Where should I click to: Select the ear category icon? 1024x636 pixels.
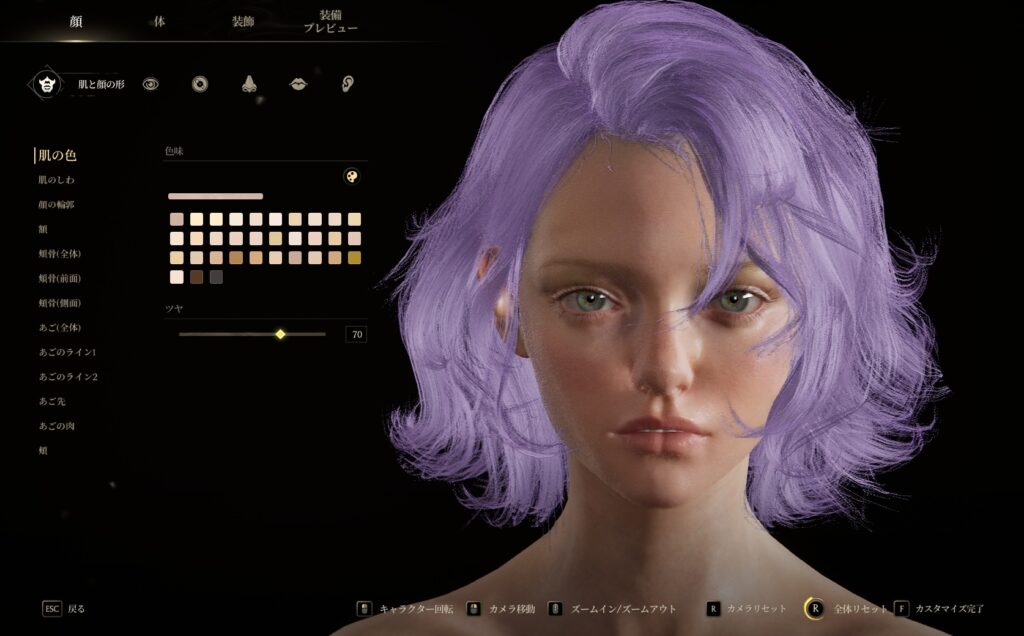pyautogui.click(x=347, y=84)
